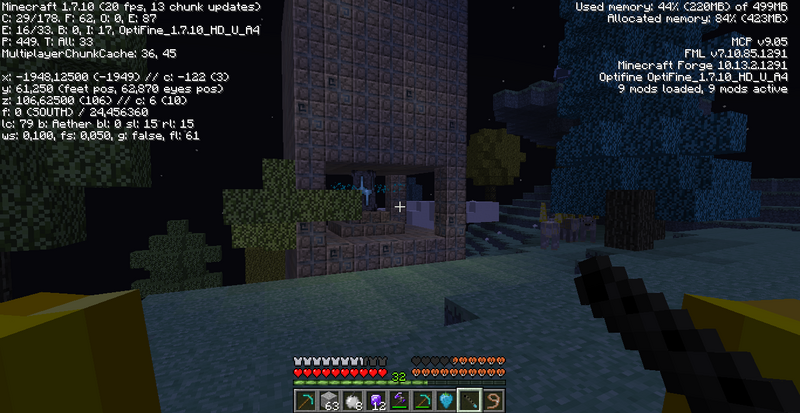Select the purple tool with green durability bar

[398, 400]
